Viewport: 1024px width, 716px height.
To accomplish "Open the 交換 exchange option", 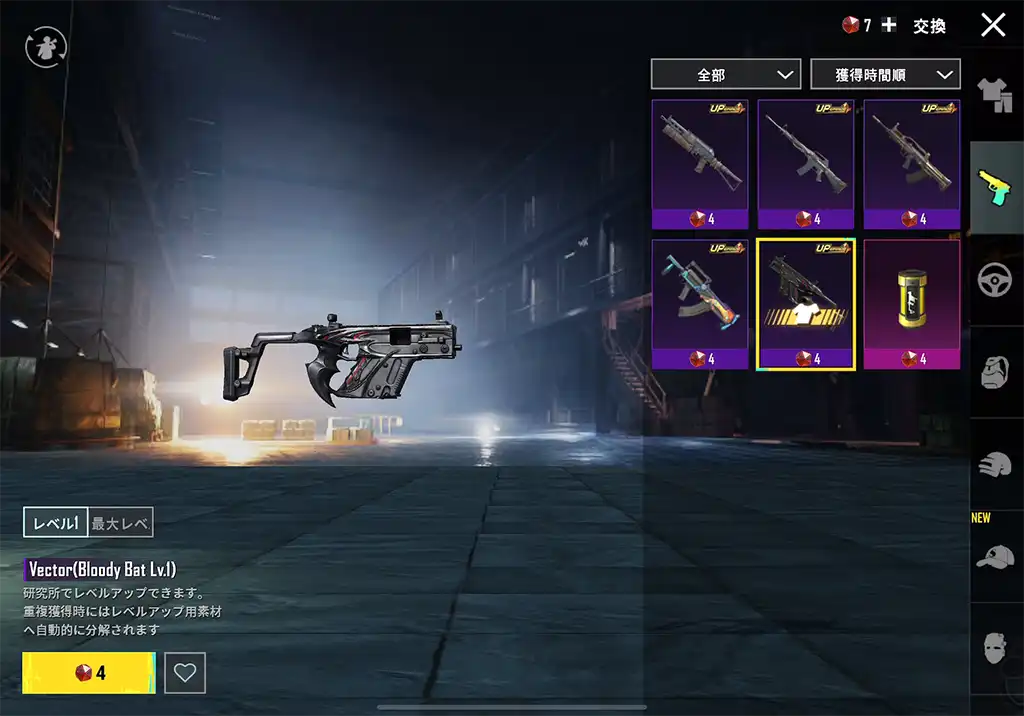I will click(929, 26).
